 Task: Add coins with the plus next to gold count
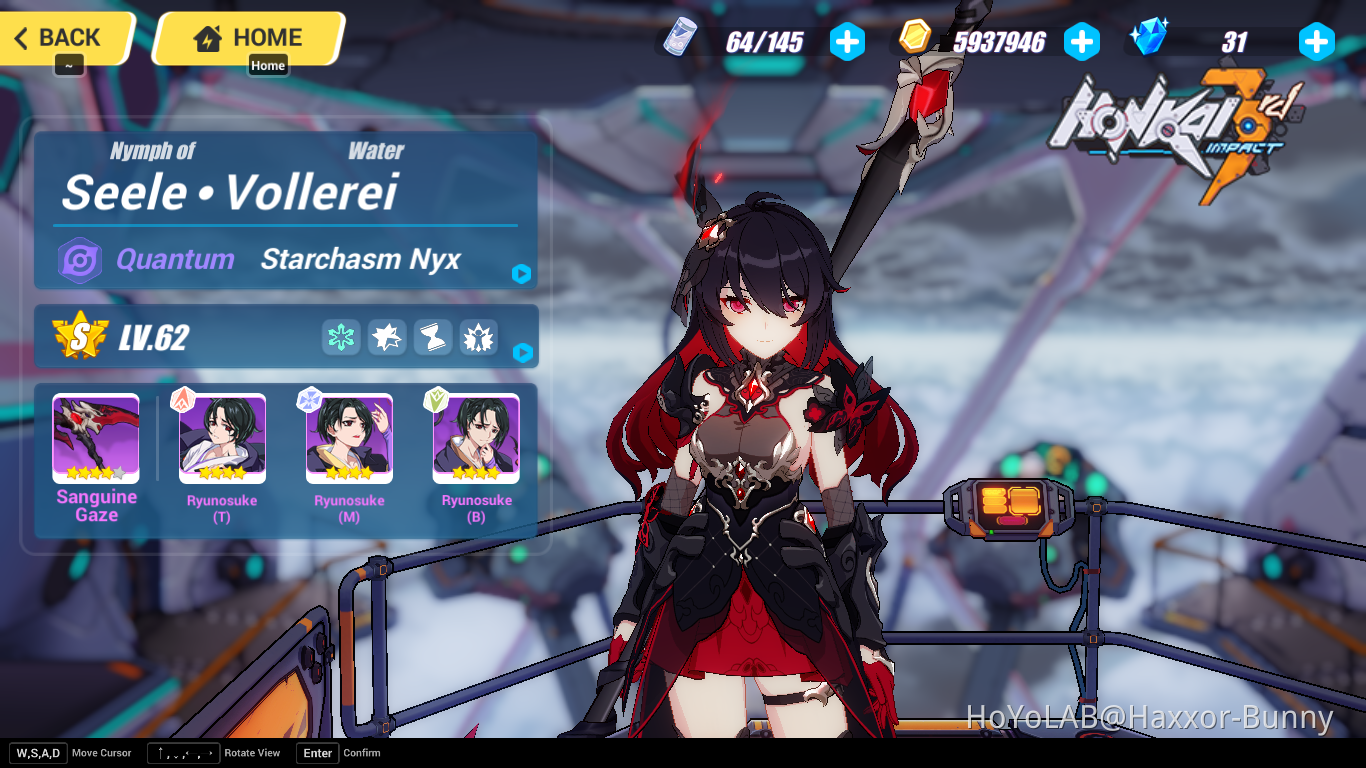coord(1082,41)
